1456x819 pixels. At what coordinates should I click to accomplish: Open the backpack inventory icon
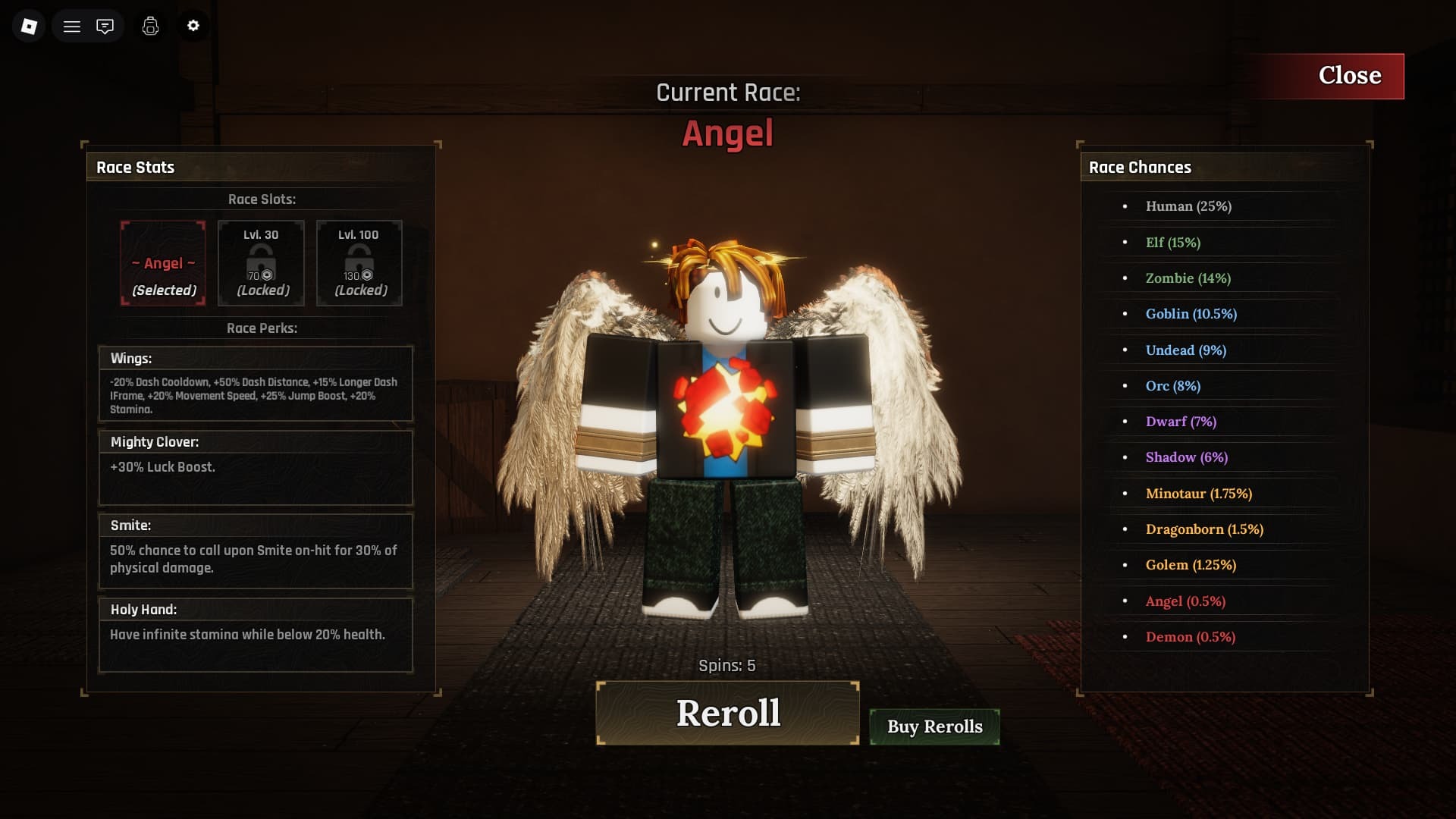[x=150, y=26]
